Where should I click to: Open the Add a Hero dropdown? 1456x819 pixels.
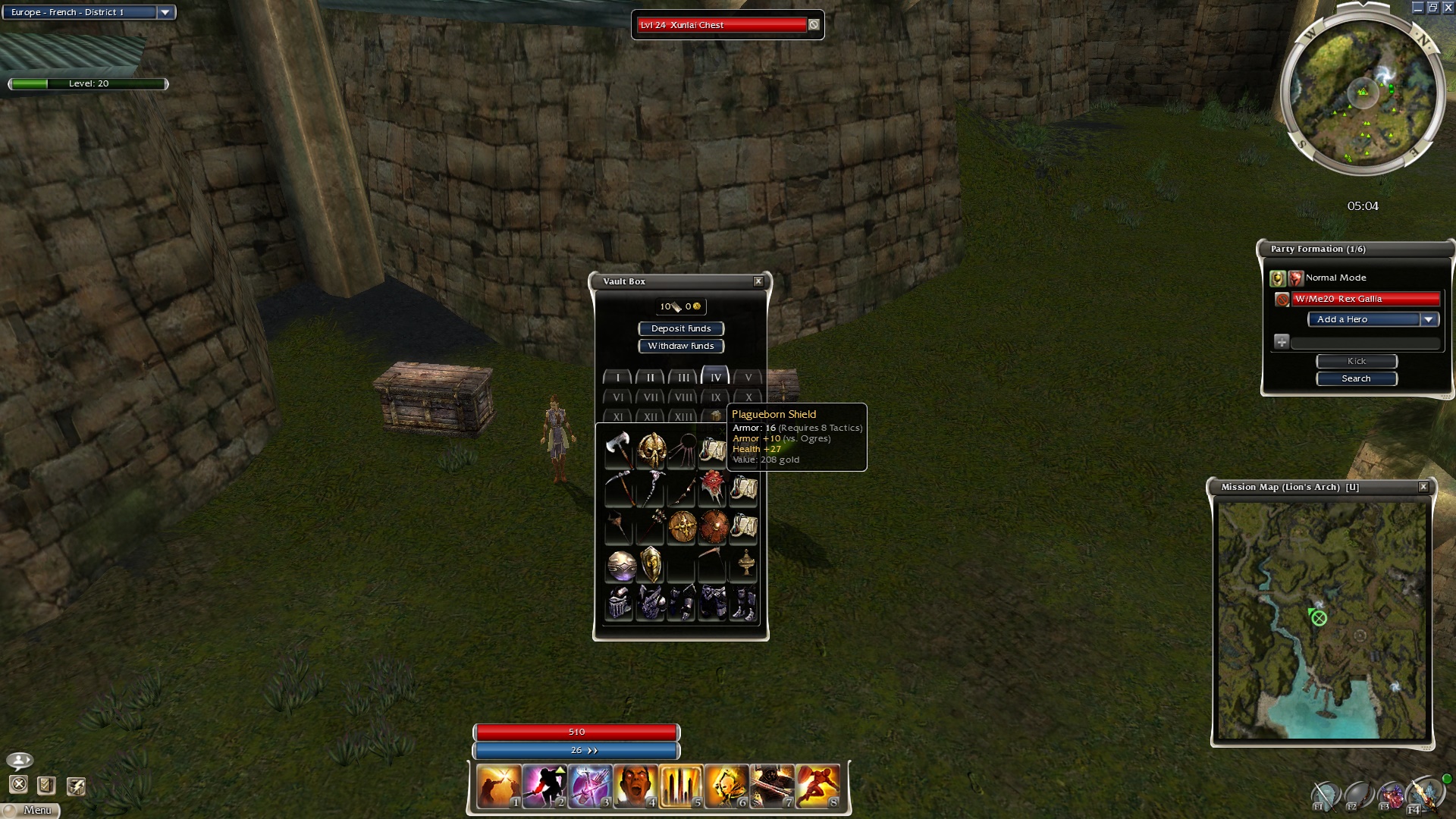pyautogui.click(x=1428, y=319)
